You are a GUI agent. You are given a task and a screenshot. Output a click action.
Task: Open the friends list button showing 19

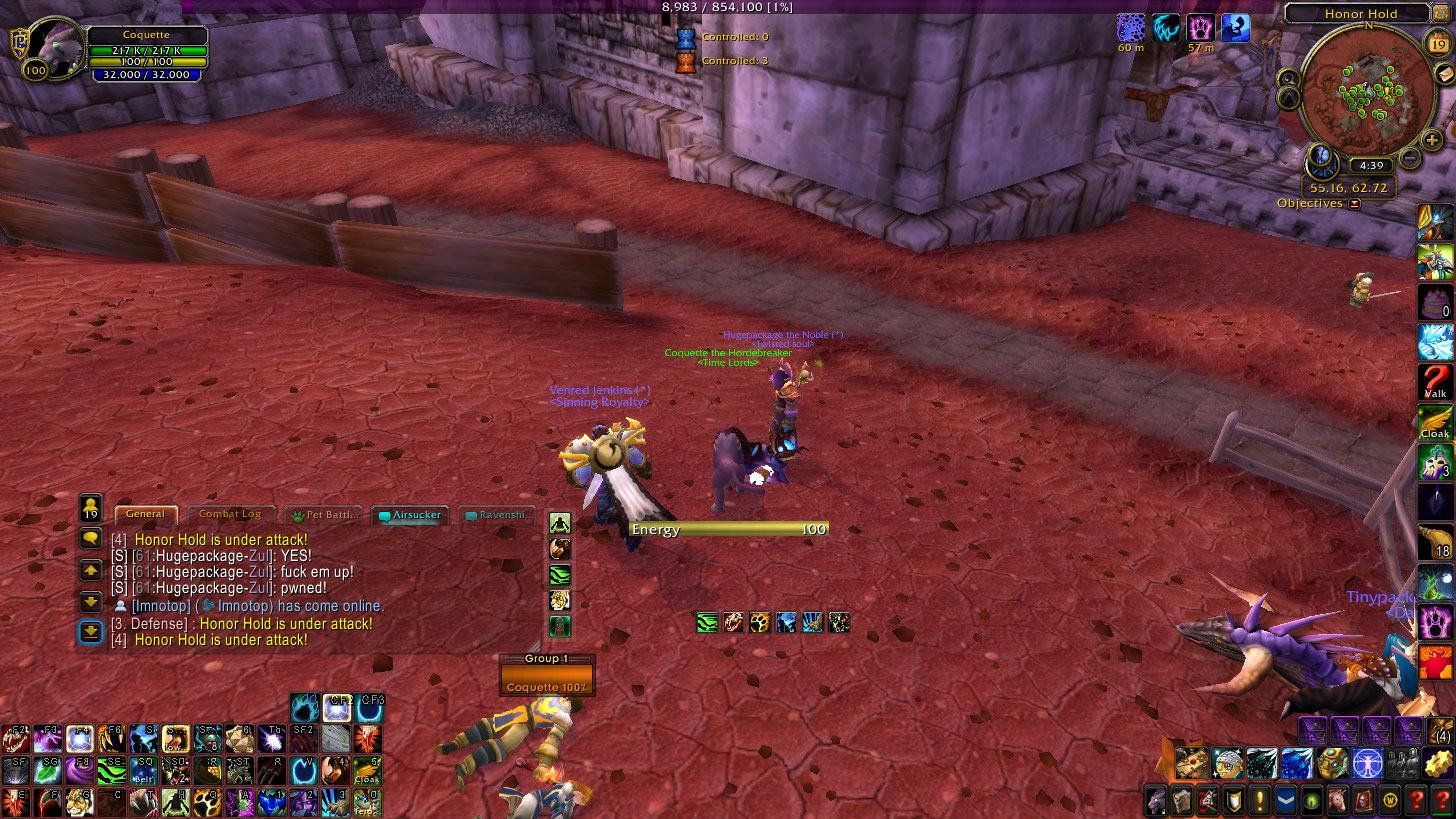91,506
